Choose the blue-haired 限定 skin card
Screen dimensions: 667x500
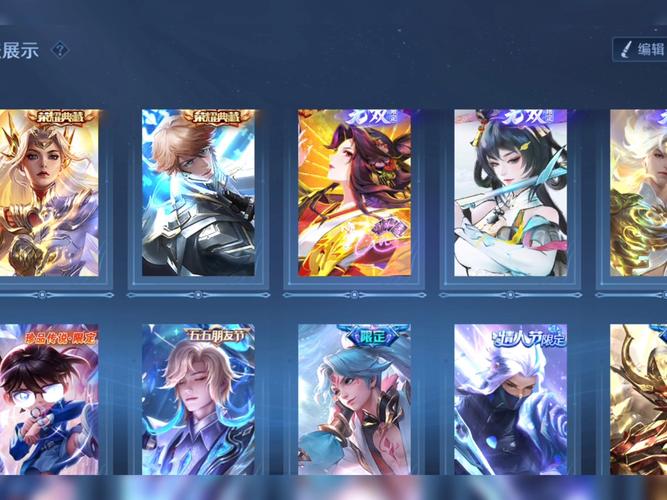[354, 400]
